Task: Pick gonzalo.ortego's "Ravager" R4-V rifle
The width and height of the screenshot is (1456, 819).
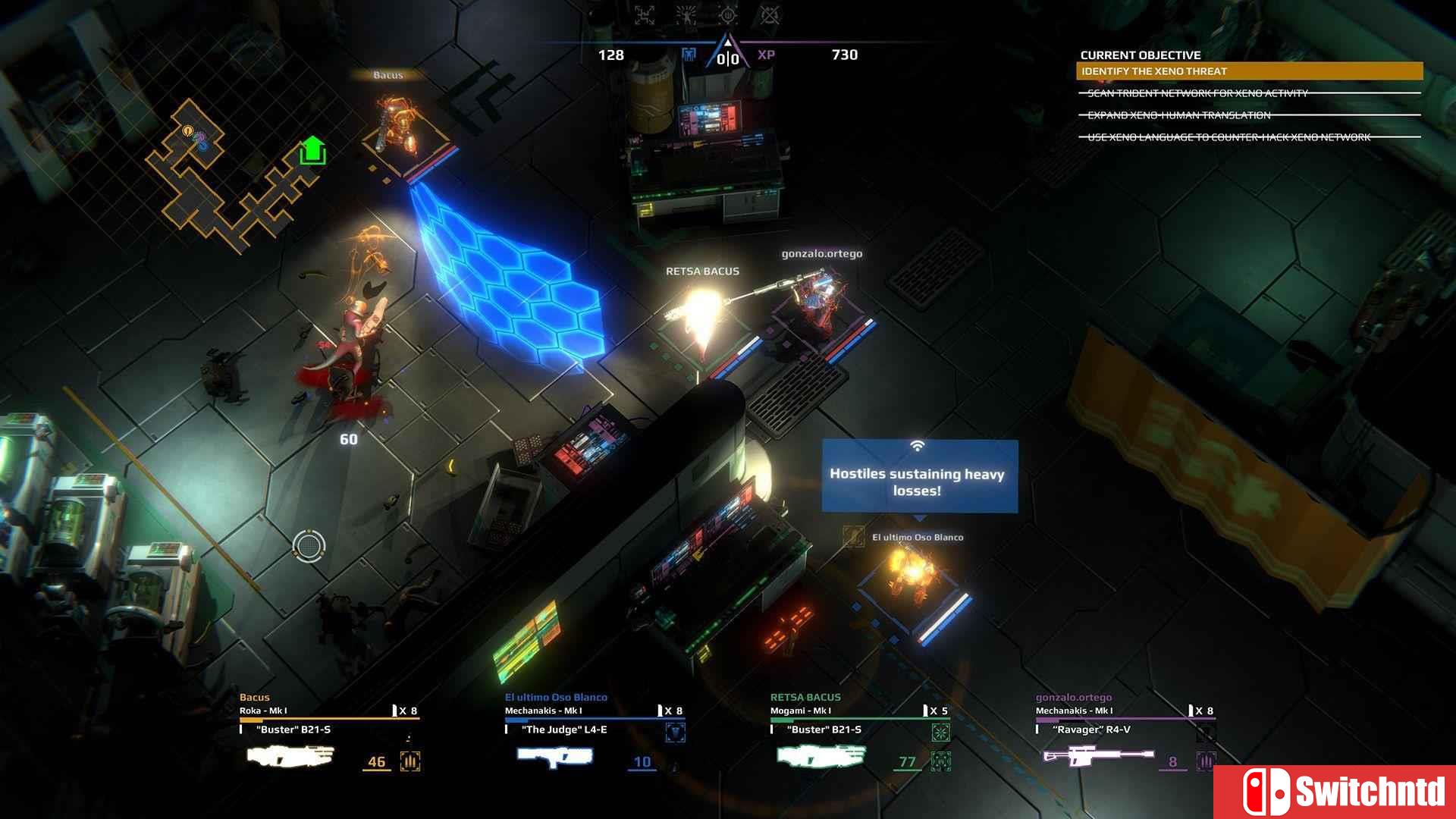Action: tap(1098, 756)
